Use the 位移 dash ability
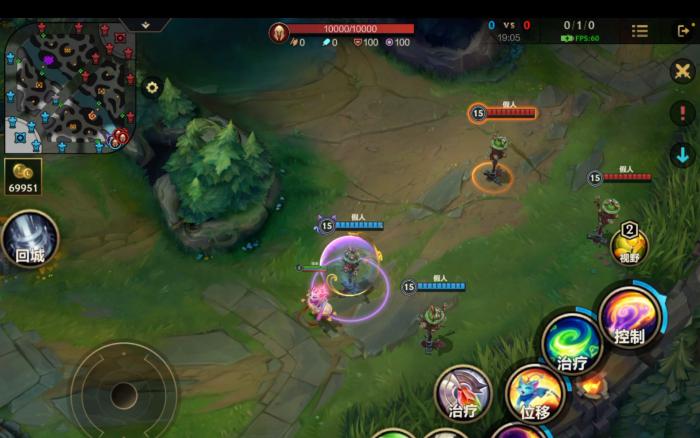 [x=535, y=394]
